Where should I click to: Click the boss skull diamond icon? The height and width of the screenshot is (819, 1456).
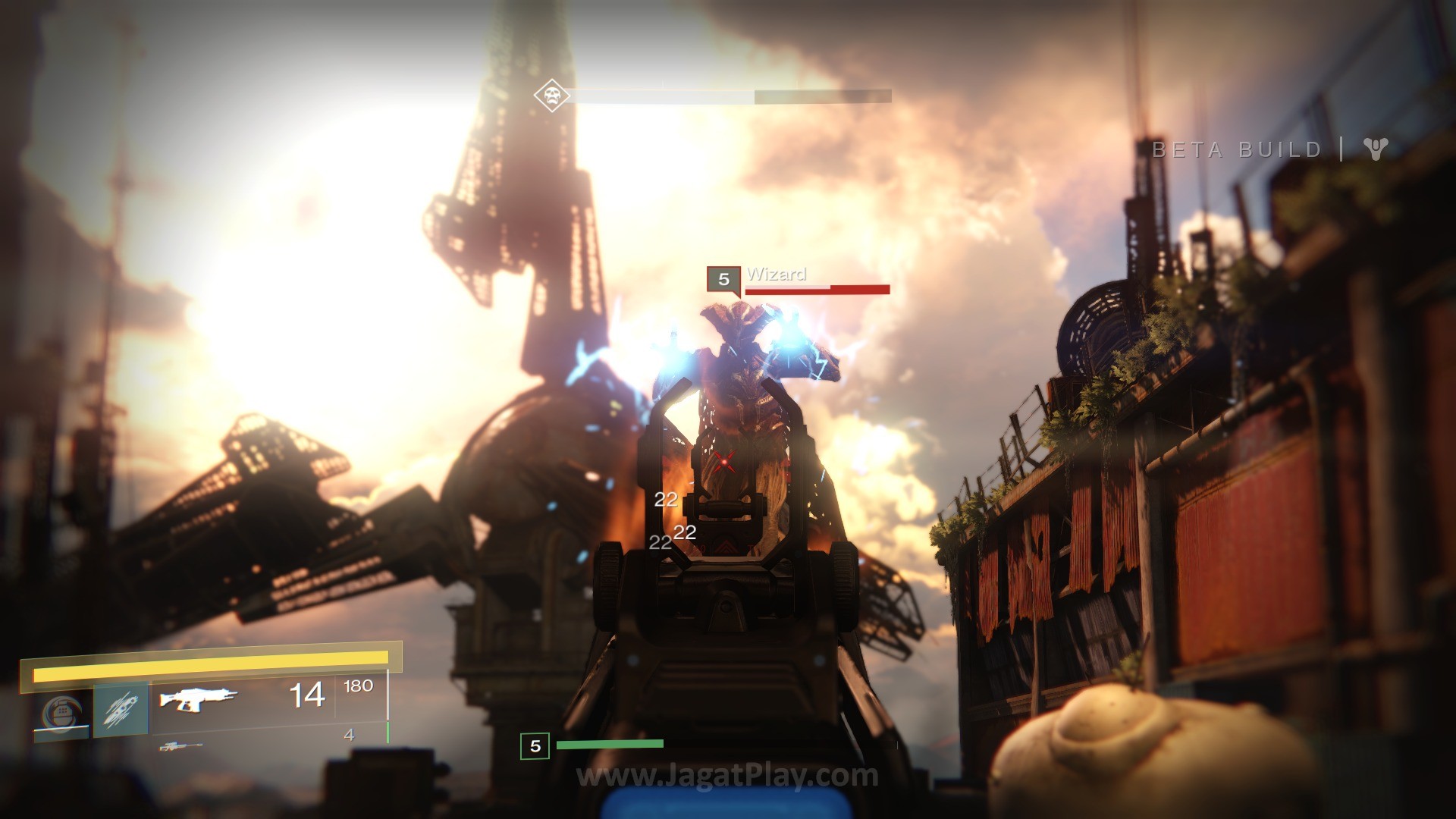coord(551,96)
